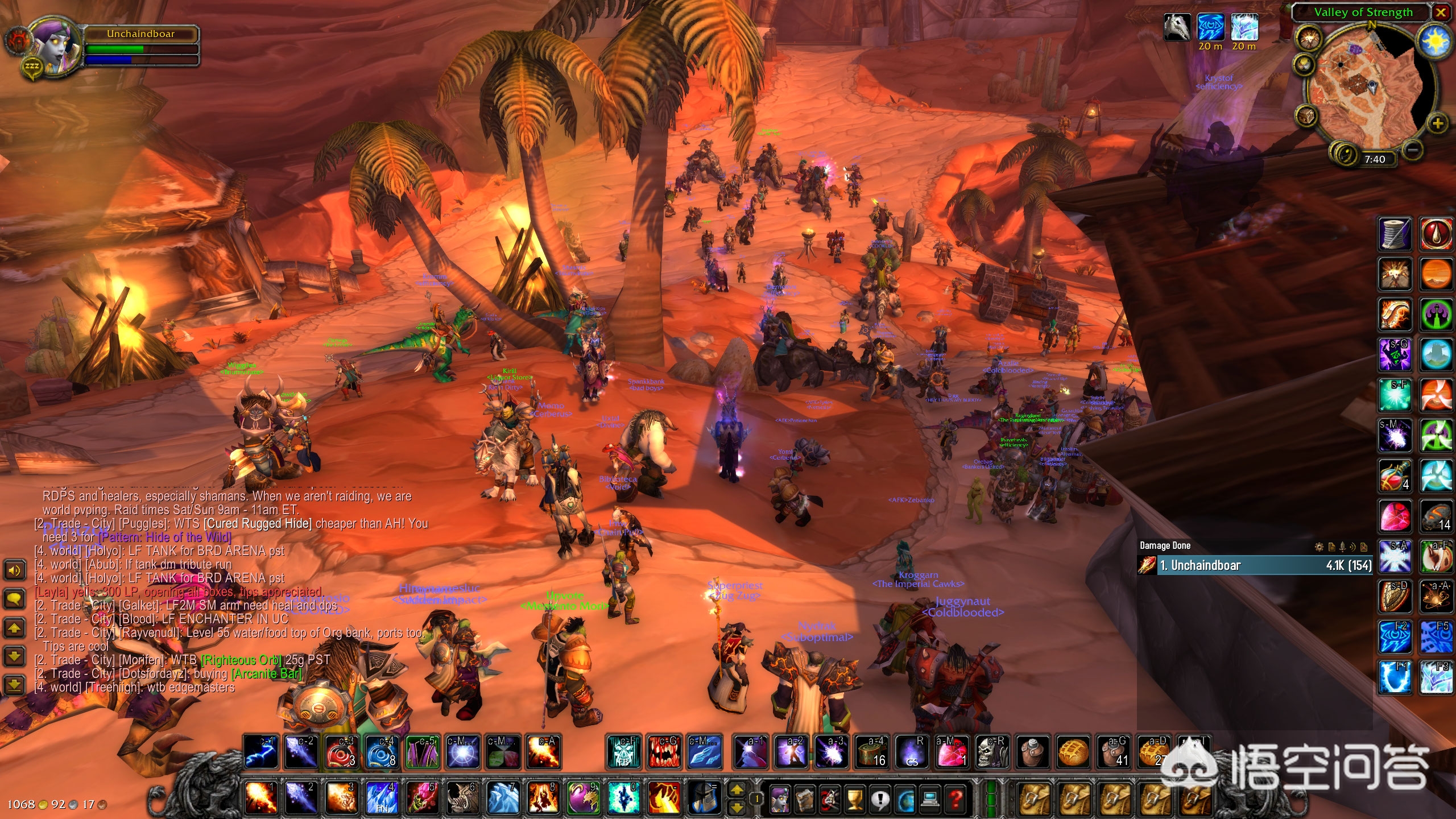Open the main menu computer icon

930,800
